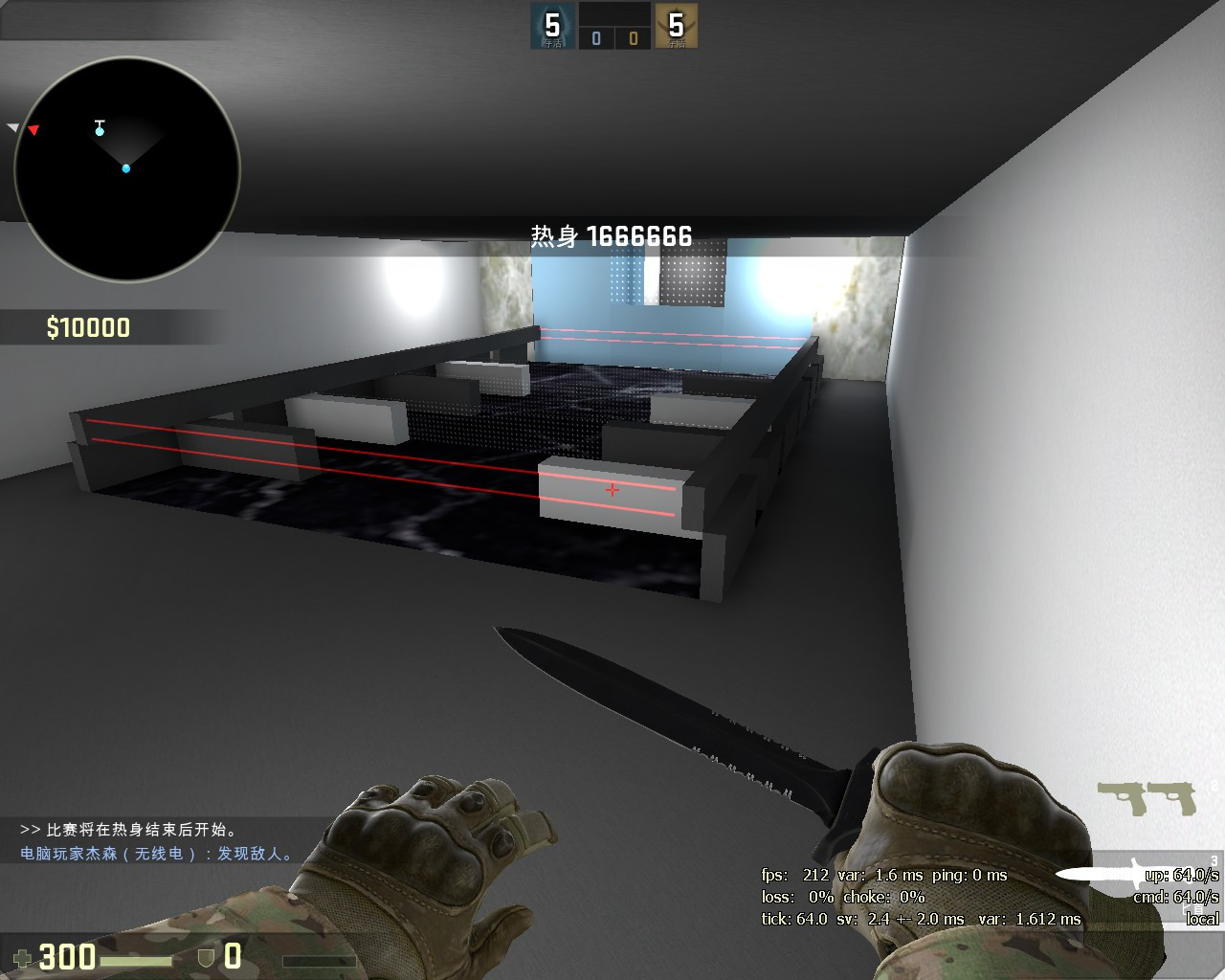Image resolution: width=1225 pixels, height=980 pixels.
Task: Click the T team emblem icon
Action: pyautogui.click(x=679, y=26)
